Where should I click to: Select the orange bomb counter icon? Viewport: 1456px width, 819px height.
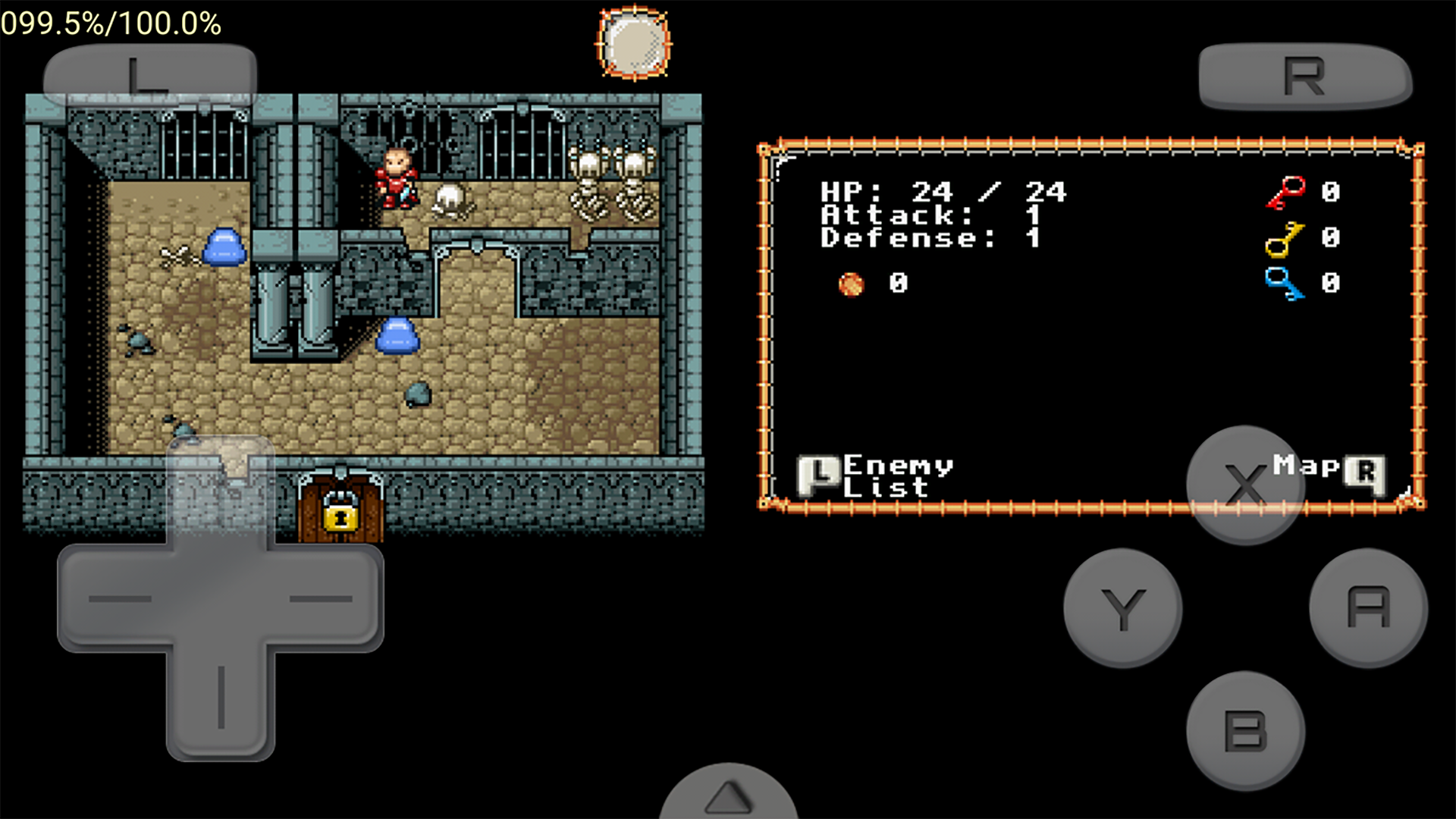pyautogui.click(x=851, y=284)
